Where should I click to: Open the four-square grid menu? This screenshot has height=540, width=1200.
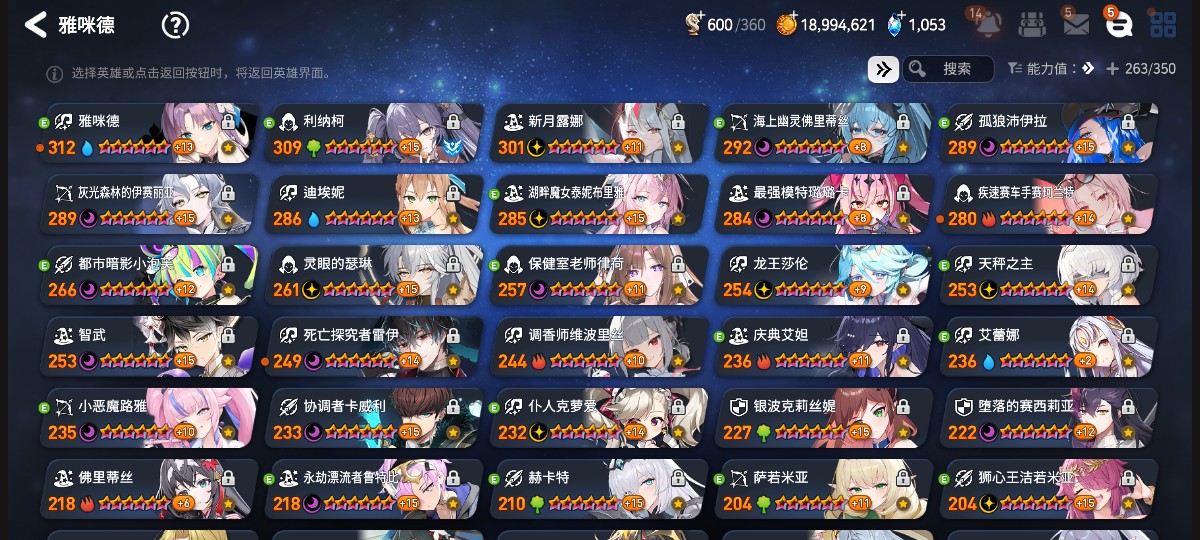pyautogui.click(x=1163, y=24)
